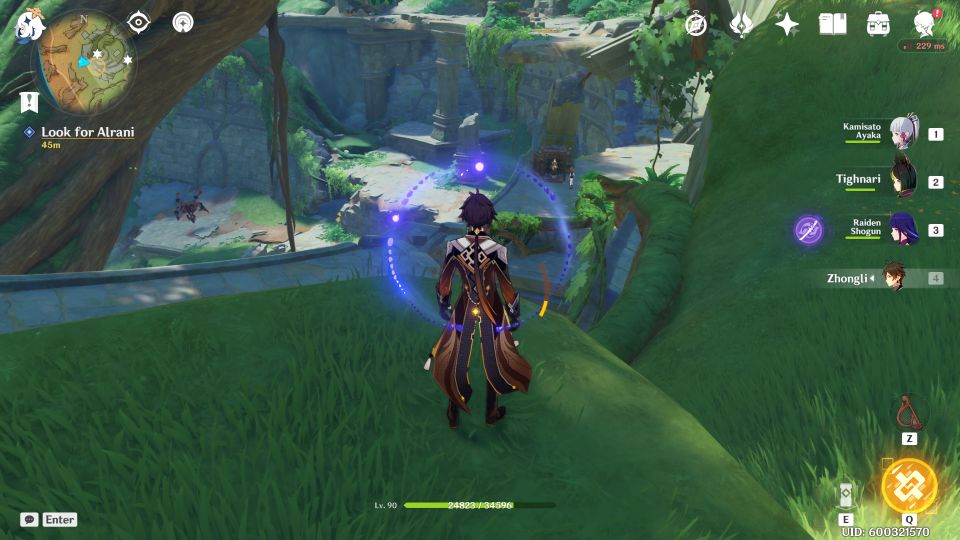Open the quest log bookmark icon
Image resolution: width=960 pixels, height=540 pixels.
click(x=27, y=101)
